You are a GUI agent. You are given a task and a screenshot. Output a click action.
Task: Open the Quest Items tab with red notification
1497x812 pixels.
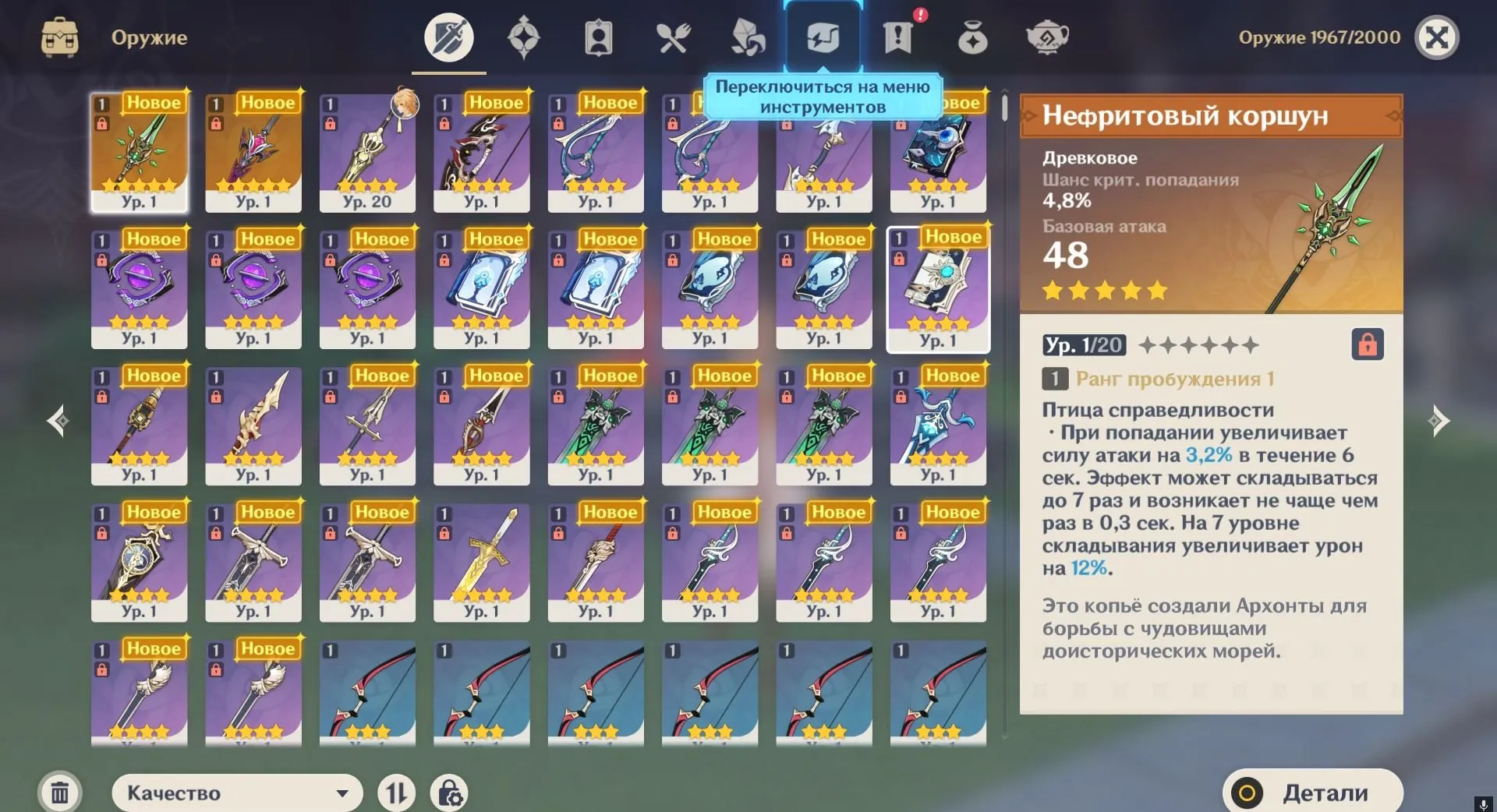pos(898,35)
